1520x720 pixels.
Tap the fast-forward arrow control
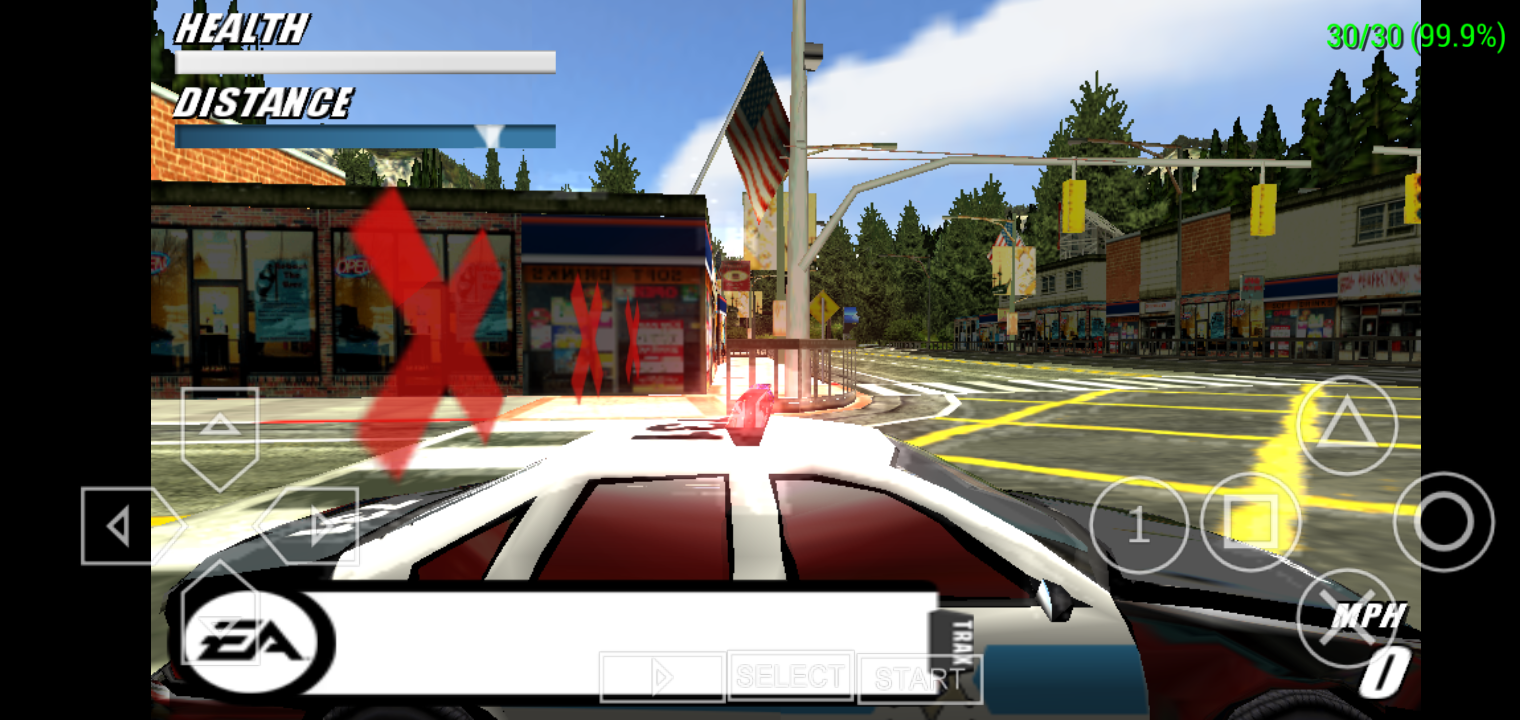coord(662,676)
